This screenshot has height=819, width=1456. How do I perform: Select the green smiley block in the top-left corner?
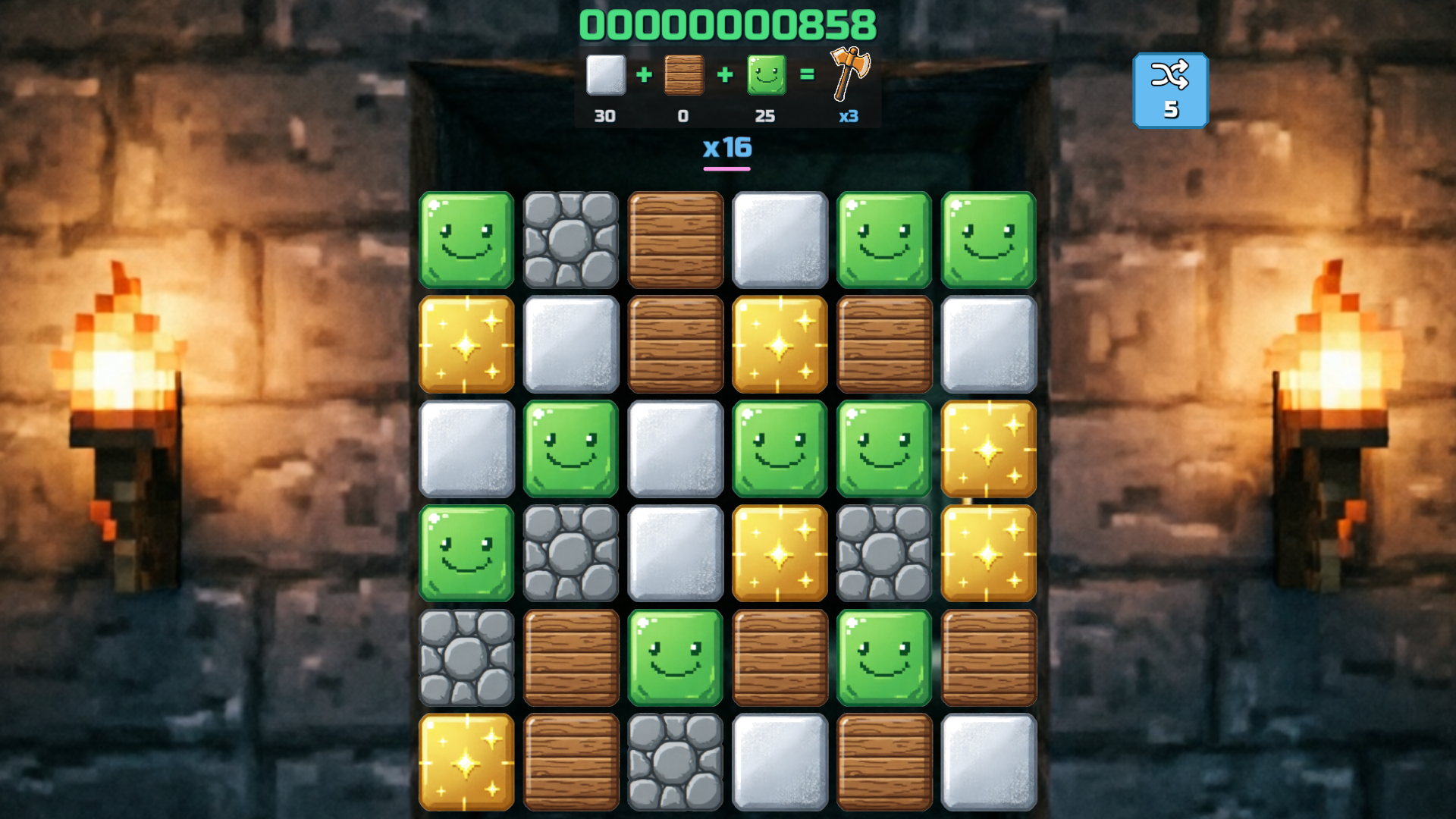[x=466, y=240]
